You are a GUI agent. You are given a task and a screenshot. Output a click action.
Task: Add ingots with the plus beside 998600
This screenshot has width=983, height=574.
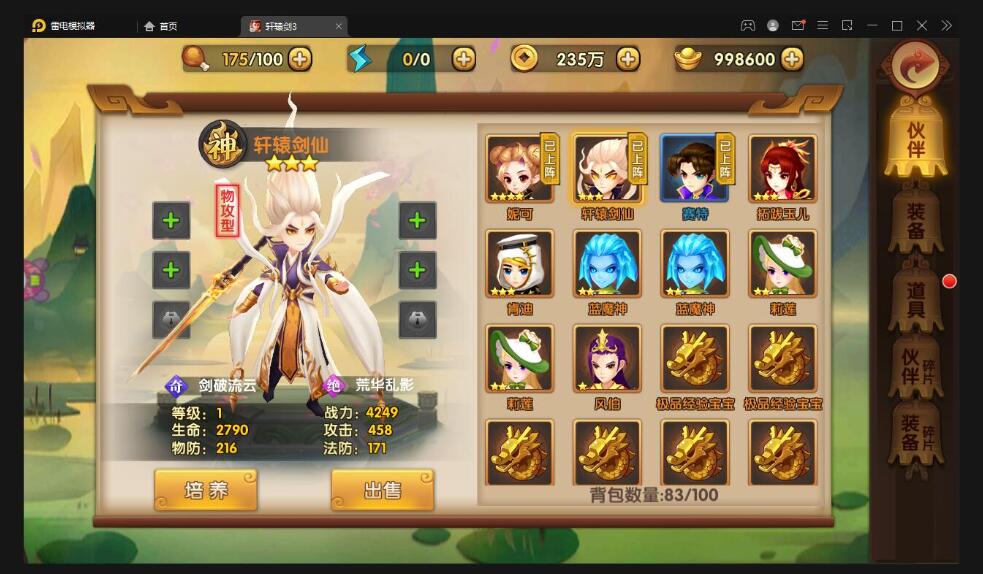point(792,59)
